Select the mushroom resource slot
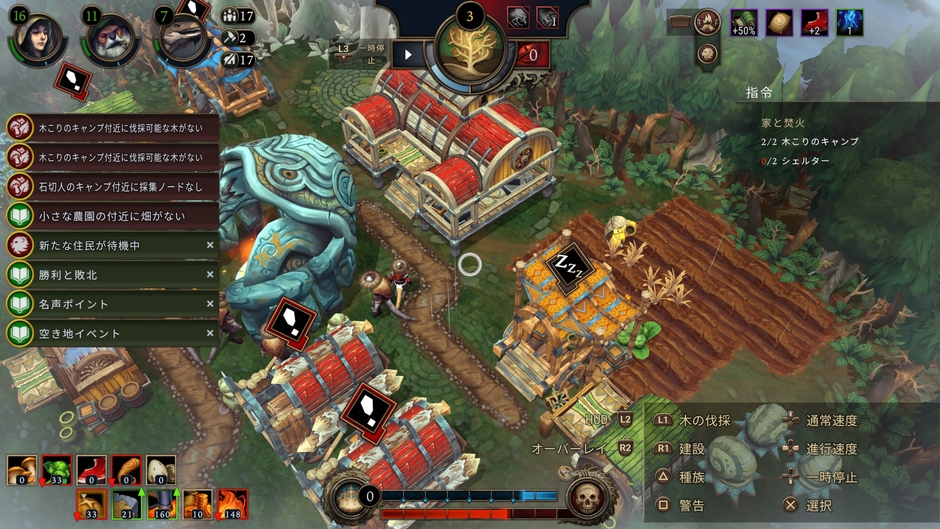Image resolution: width=940 pixels, height=529 pixels. coord(22,469)
